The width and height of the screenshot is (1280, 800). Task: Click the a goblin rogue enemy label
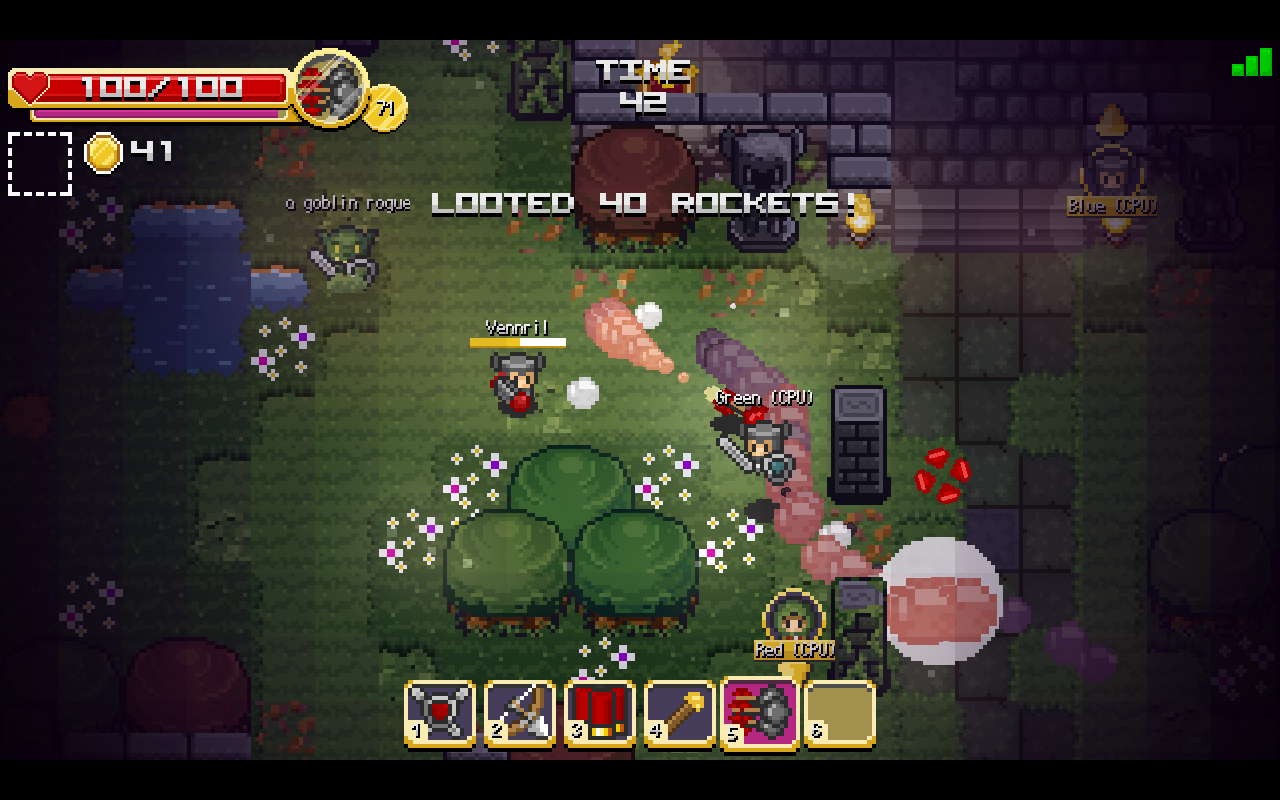point(347,203)
